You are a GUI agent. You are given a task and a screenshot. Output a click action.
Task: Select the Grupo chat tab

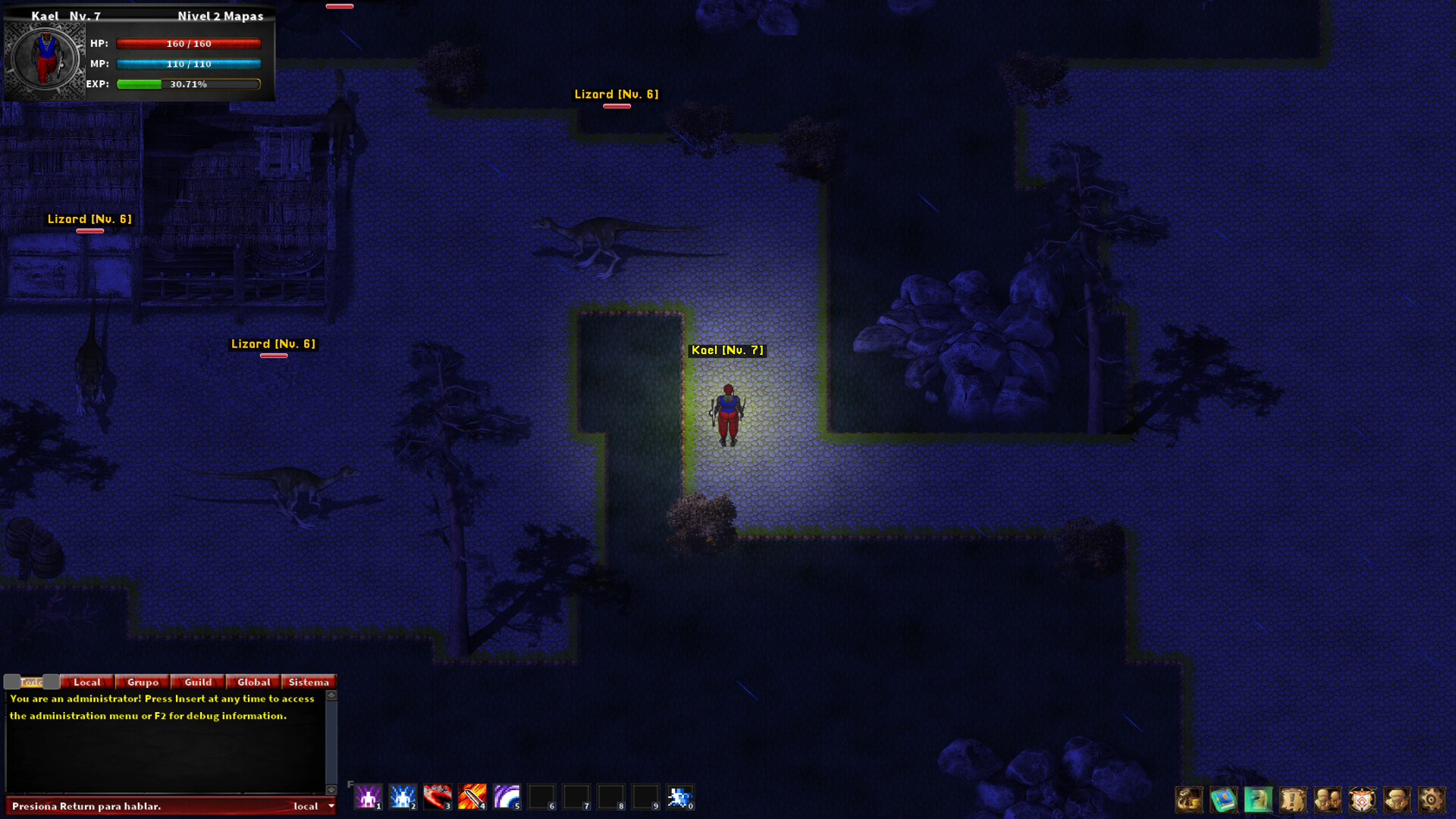(142, 682)
